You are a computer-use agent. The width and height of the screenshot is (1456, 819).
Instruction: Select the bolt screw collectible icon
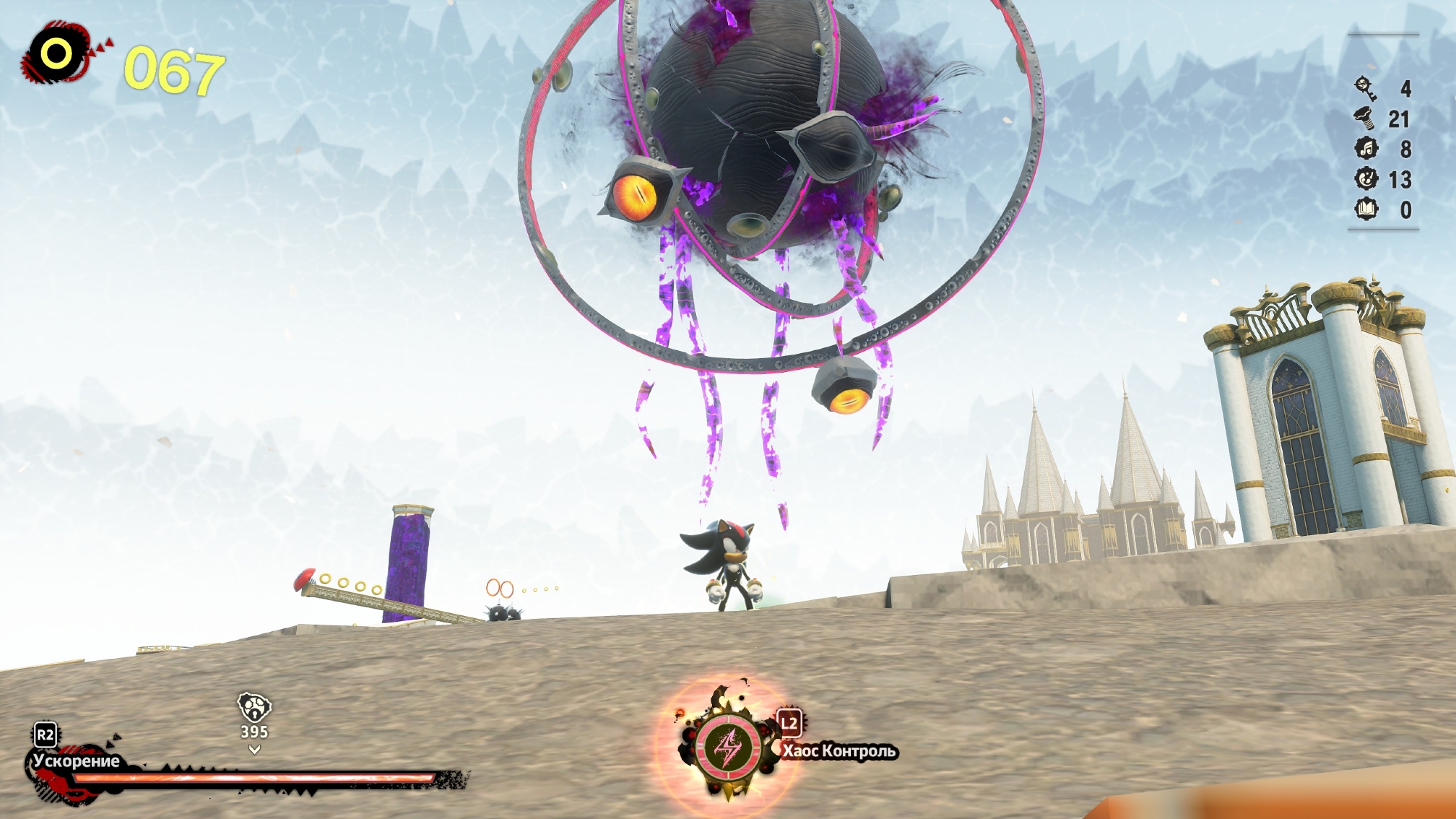[1366, 118]
